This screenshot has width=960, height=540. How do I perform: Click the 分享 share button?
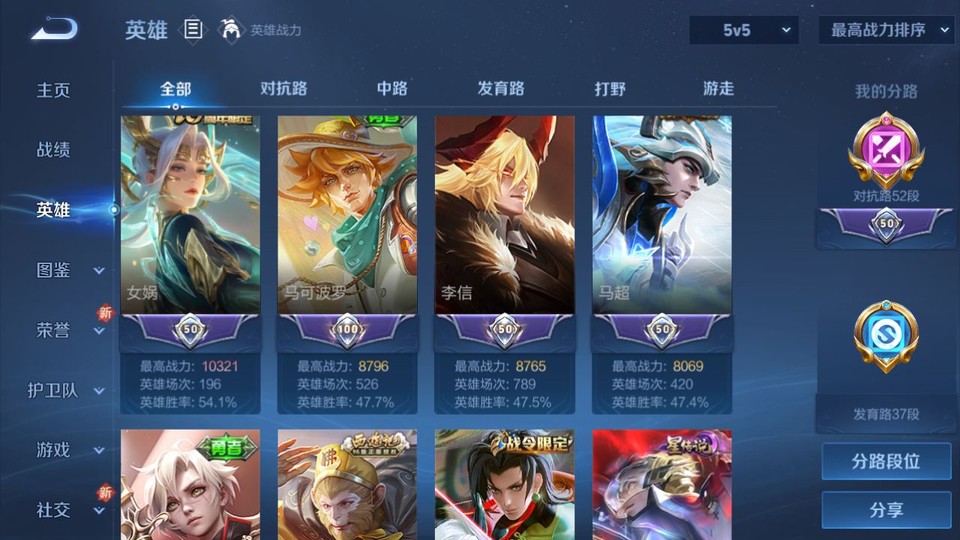pyautogui.click(x=886, y=510)
